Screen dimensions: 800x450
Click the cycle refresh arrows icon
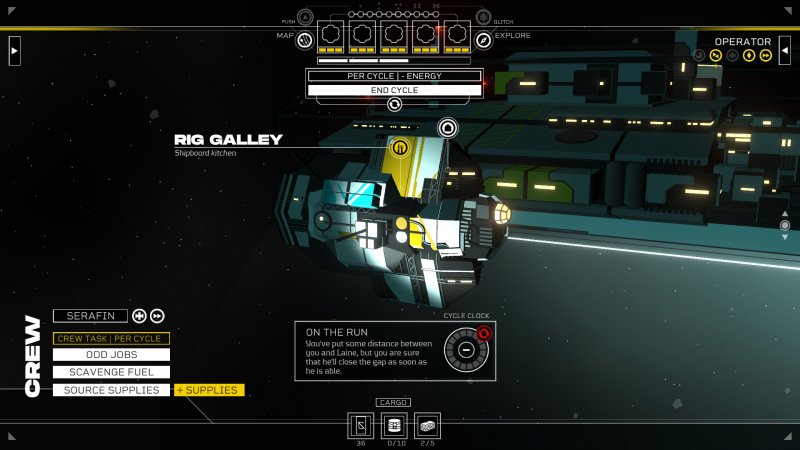pos(395,104)
